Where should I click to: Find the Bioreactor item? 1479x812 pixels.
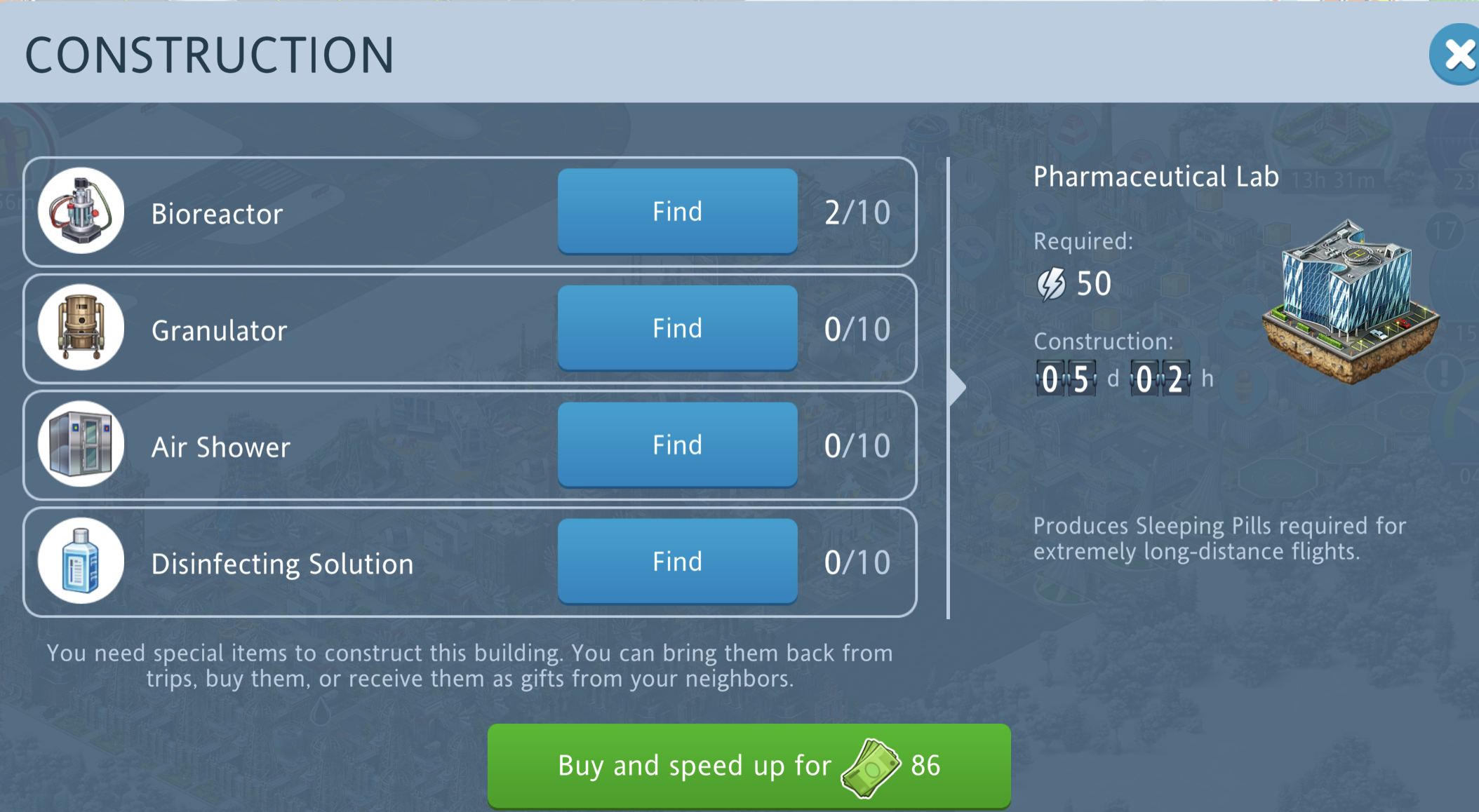pos(677,211)
